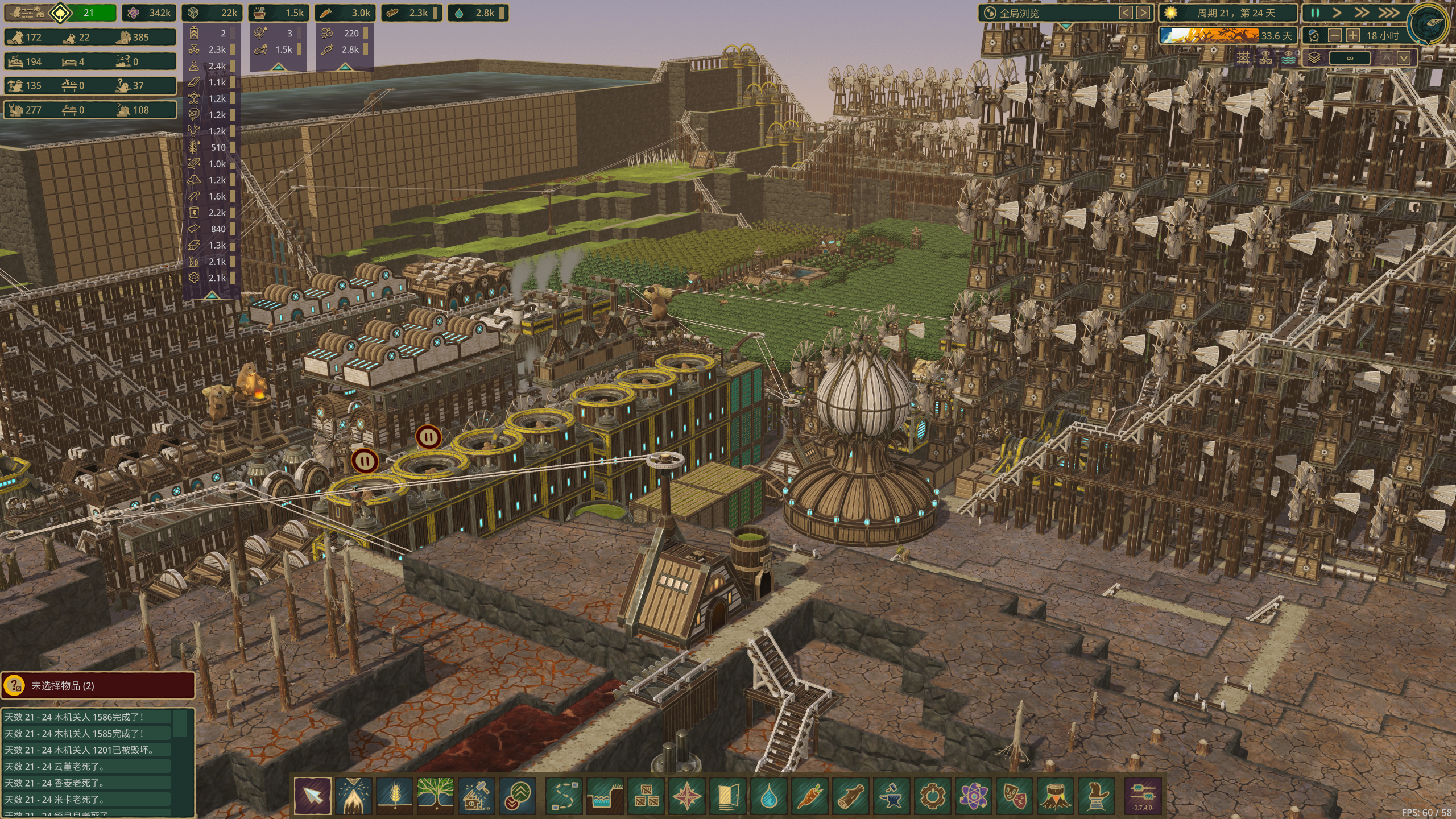Screen dimensions: 1456x819
Task: Open the water droplet building category
Action: tap(769, 795)
